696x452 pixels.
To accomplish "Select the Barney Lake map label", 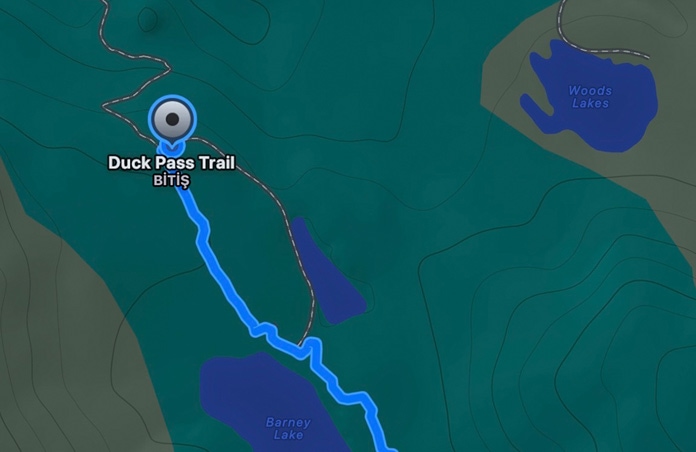I will [288, 428].
